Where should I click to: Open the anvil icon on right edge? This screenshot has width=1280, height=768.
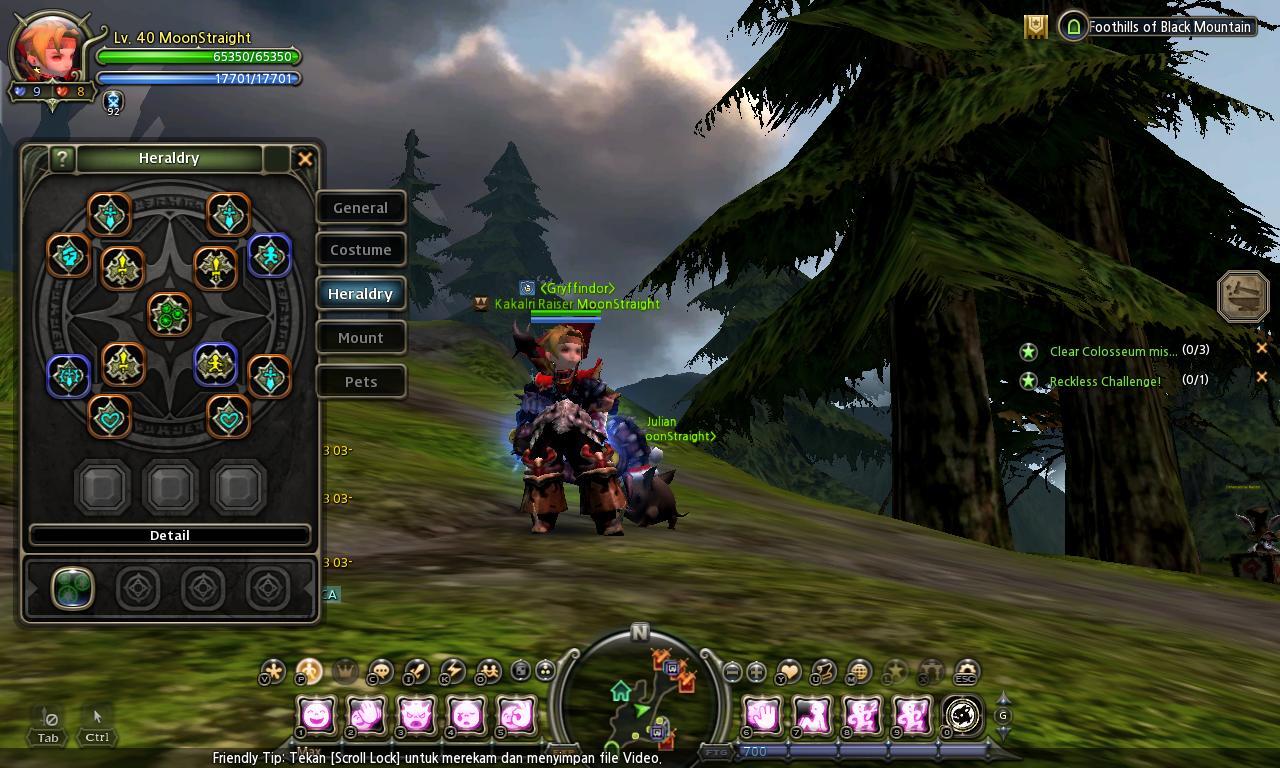point(1242,296)
